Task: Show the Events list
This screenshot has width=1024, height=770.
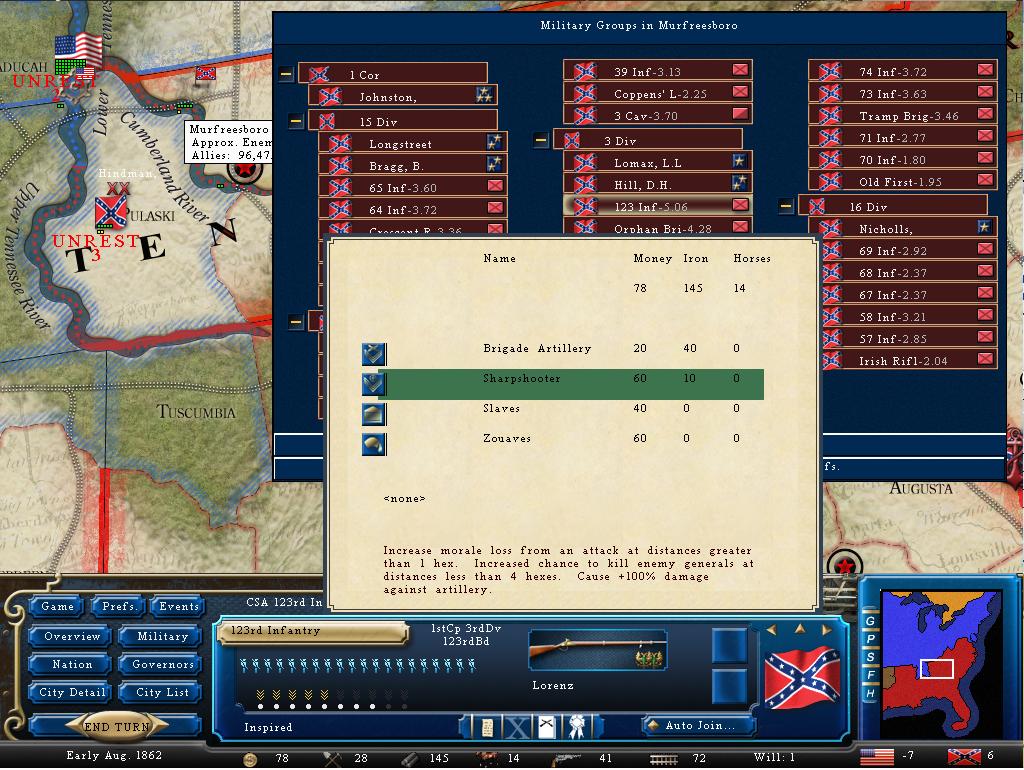Action: coord(179,606)
